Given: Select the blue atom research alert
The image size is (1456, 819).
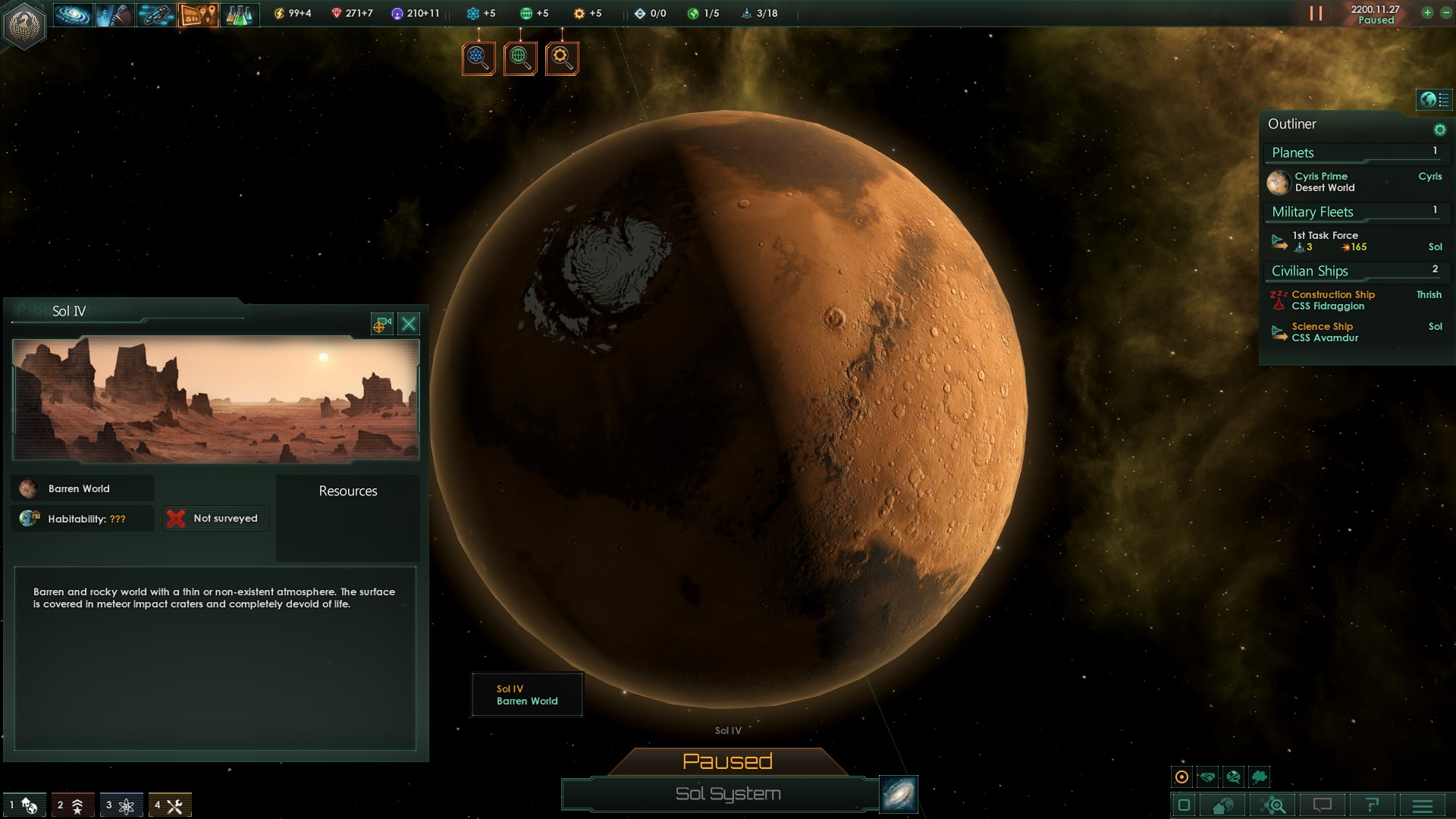Looking at the screenshot, I should click(479, 58).
